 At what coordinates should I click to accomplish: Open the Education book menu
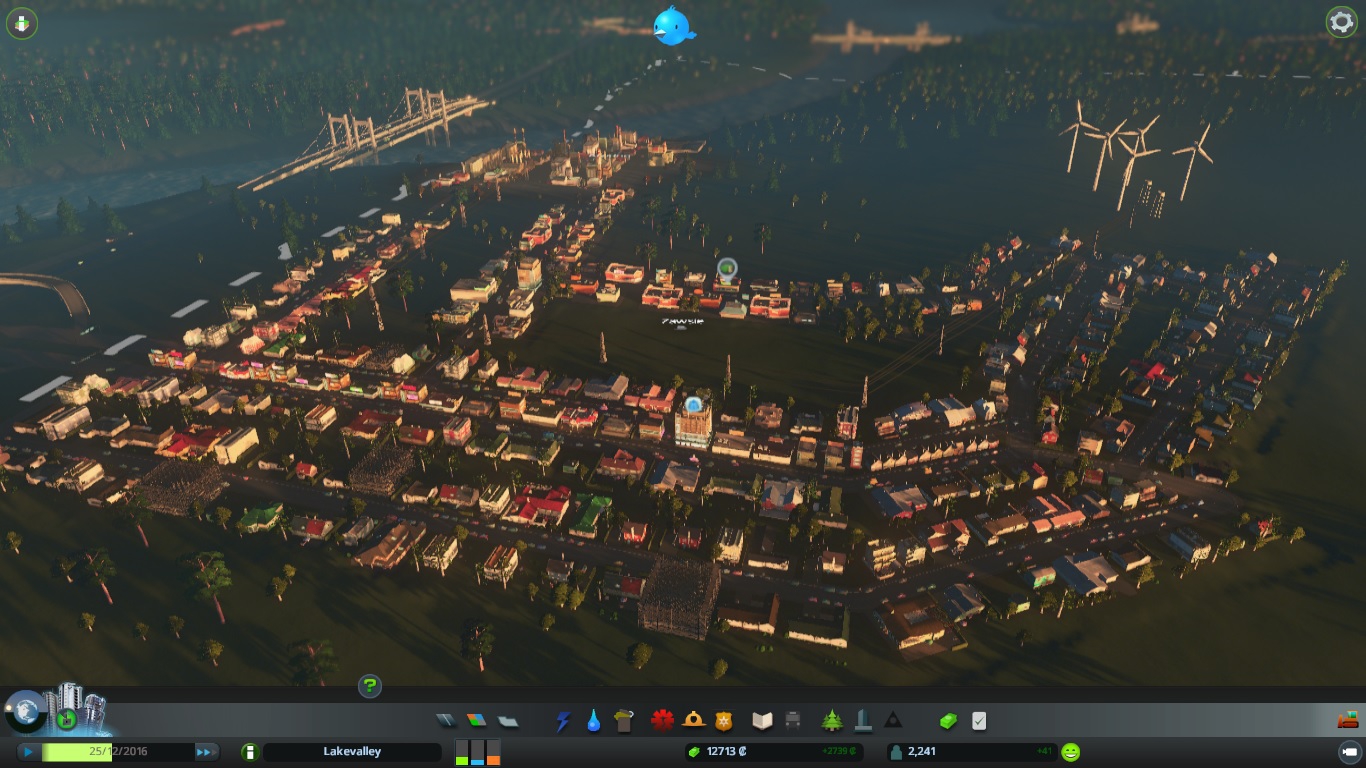point(763,720)
